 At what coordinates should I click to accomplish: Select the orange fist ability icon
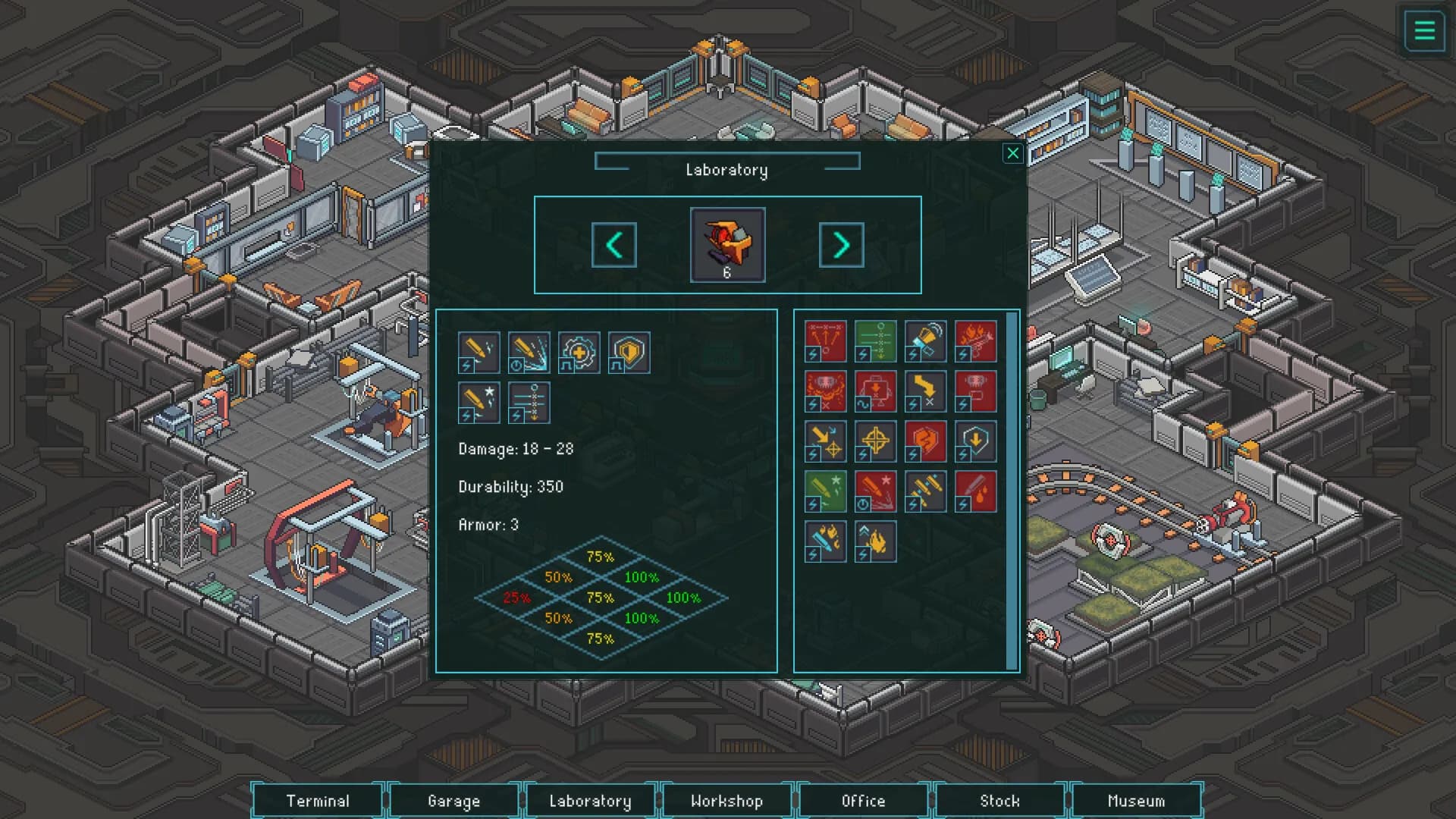coord(926,441)
